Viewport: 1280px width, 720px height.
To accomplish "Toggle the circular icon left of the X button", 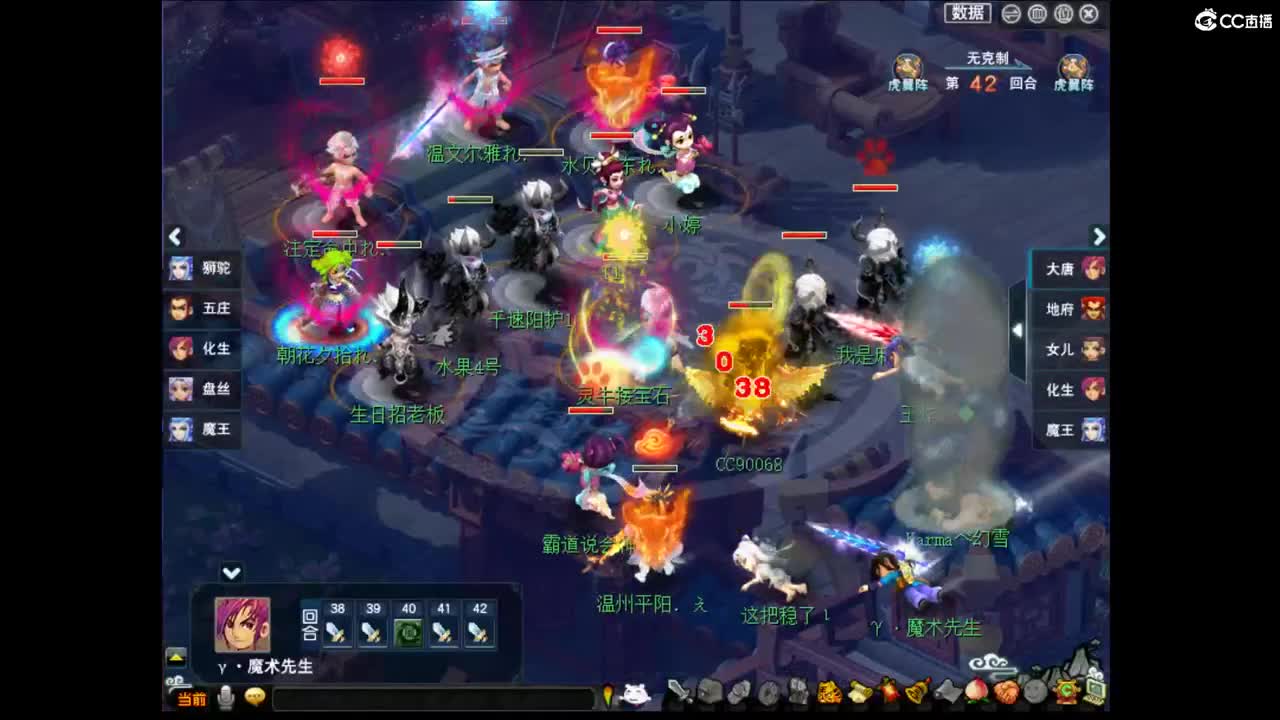I will 1062,13.
